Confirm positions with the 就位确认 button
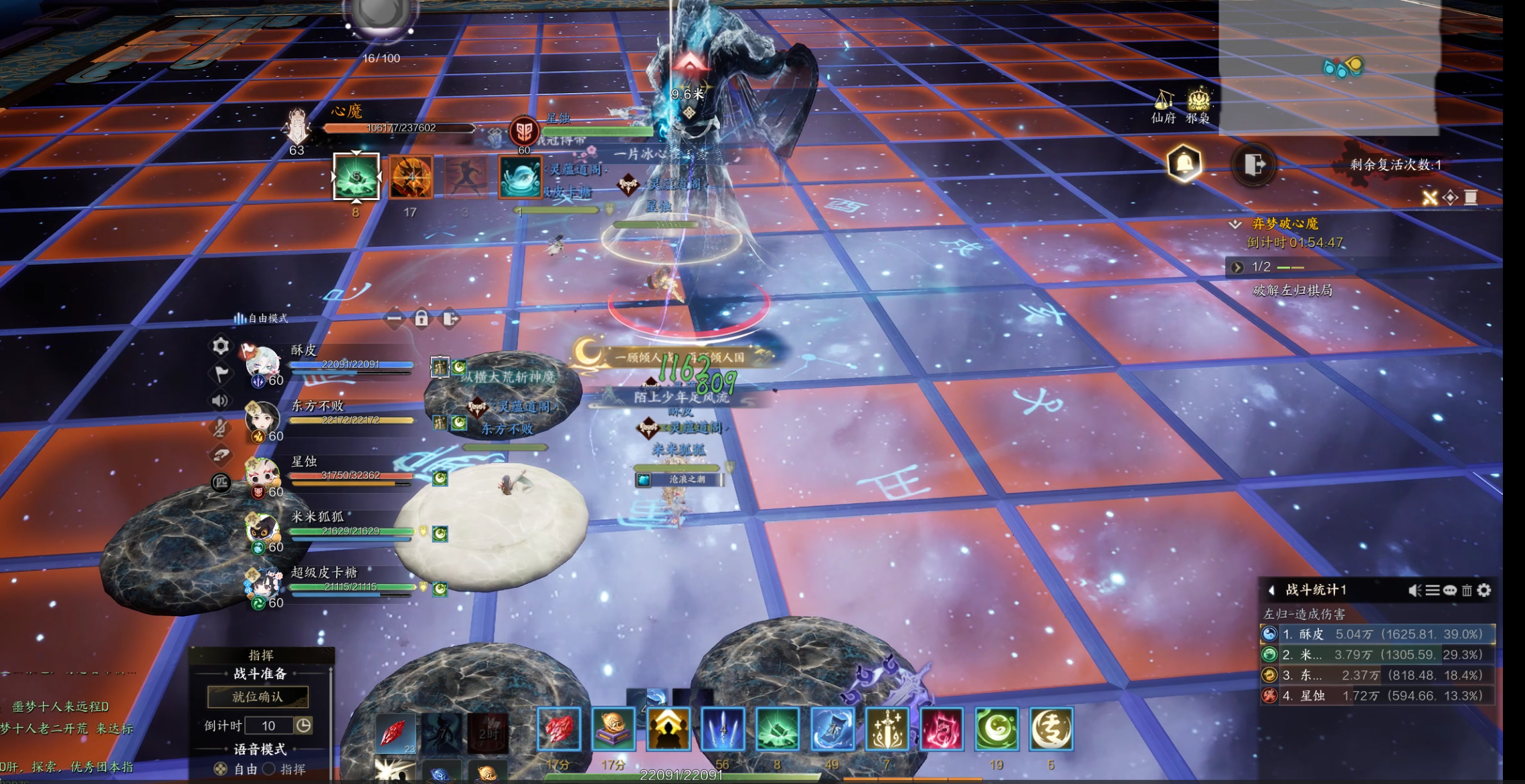Viewport: 1525px width, 784px height. tap(258, 697)
